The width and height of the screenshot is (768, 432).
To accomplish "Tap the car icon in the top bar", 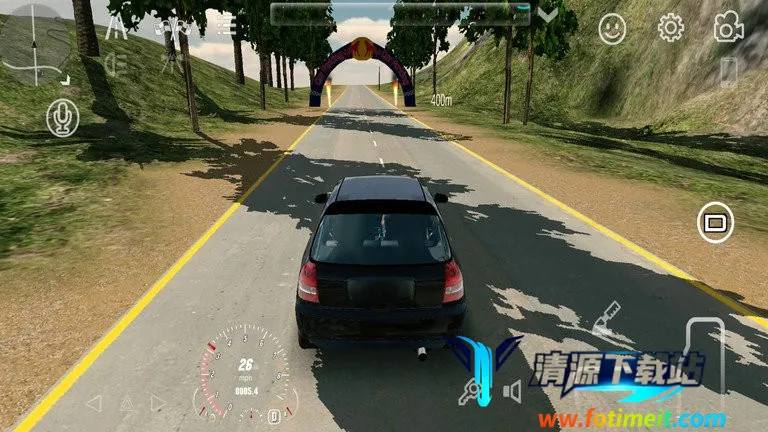I will [x=172, y=26].
